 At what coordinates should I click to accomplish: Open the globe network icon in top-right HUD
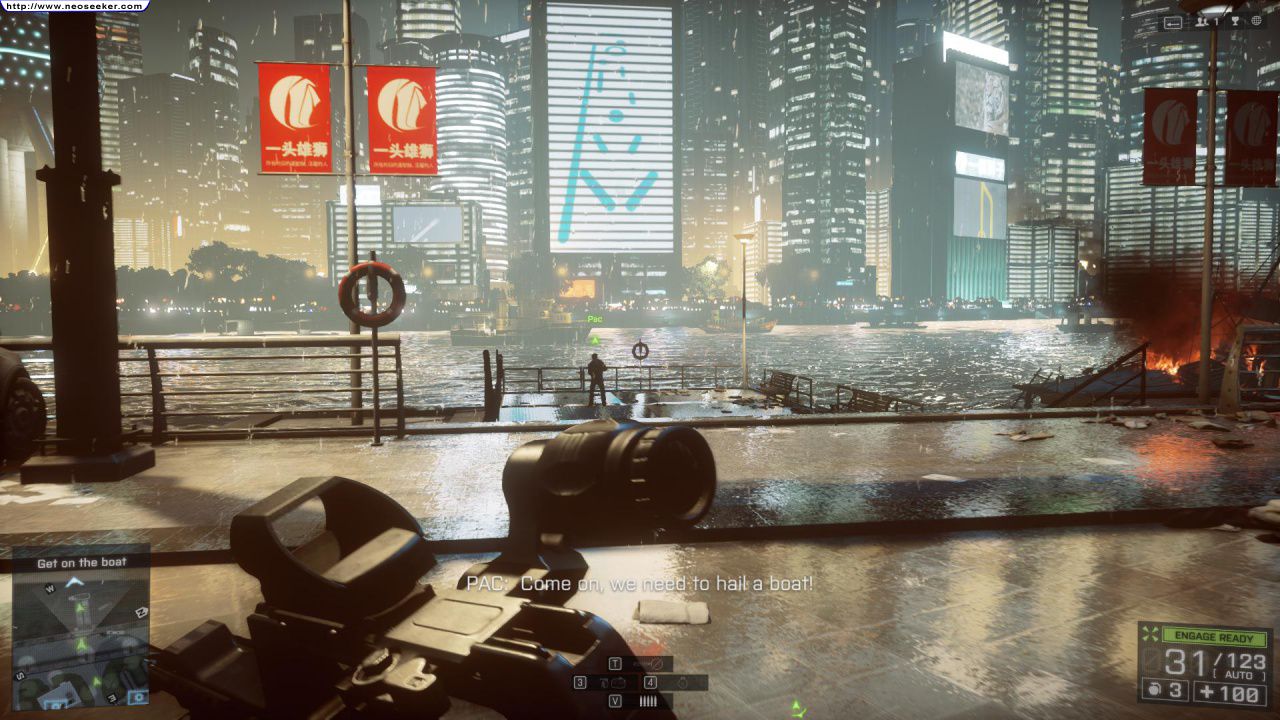click(1255, 20)
